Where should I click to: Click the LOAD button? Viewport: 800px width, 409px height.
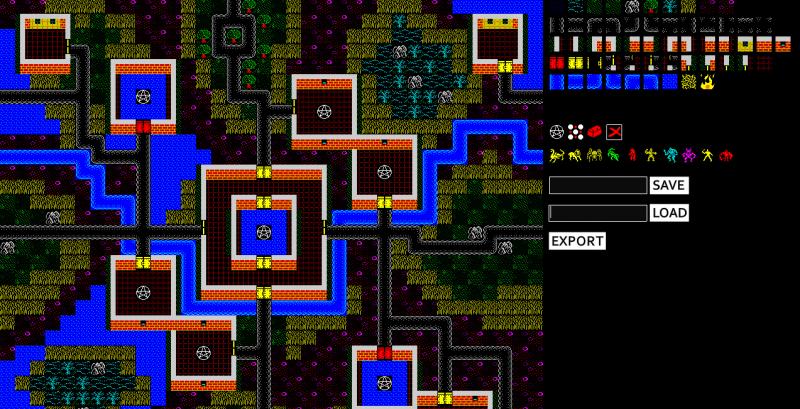pos(669,213)
